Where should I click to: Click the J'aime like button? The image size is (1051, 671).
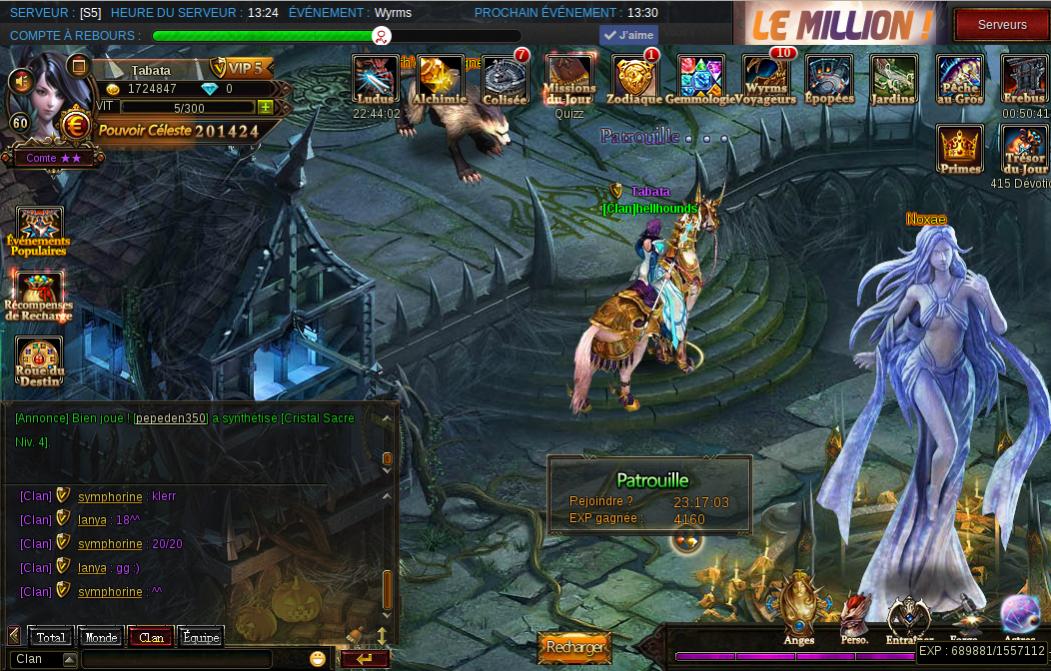pos(628,35)
